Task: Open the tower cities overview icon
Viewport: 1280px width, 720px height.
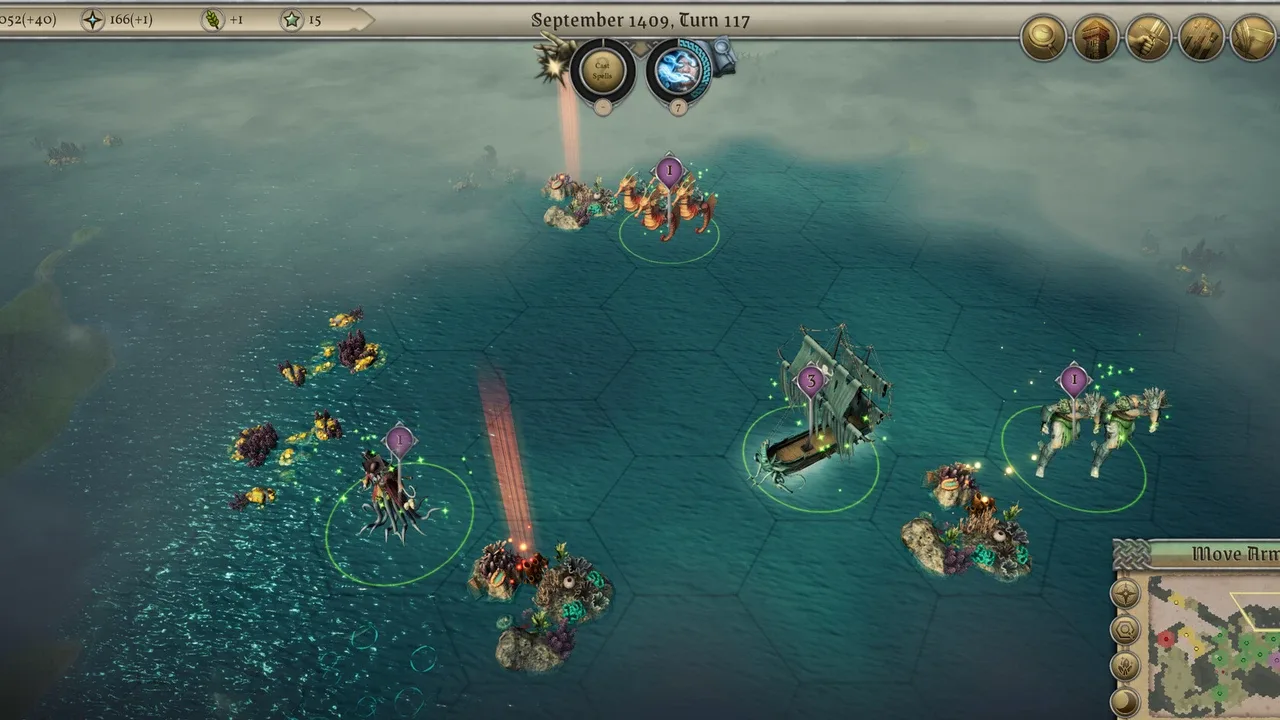Action: coord(1096,38)
